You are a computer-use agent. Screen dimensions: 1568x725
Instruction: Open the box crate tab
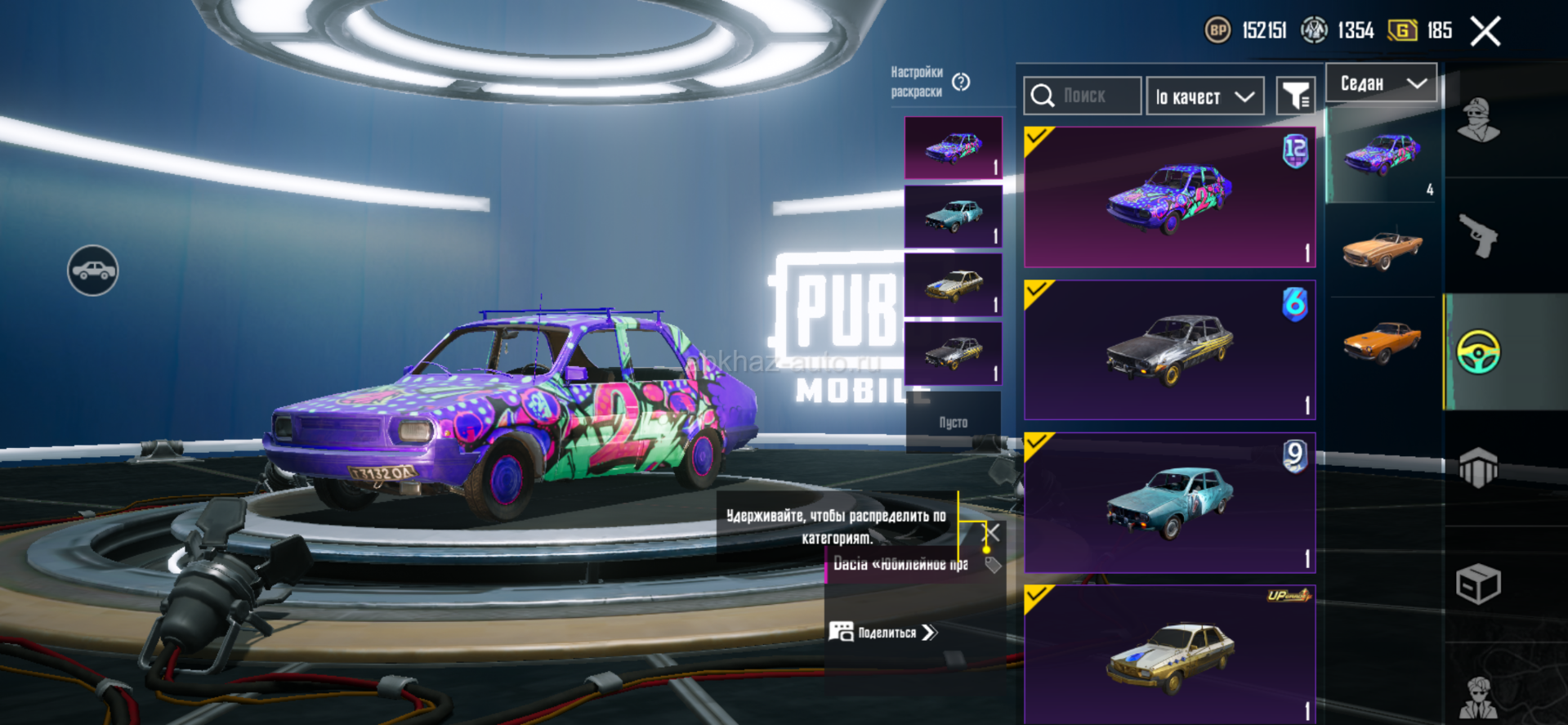pos(1478,584)
